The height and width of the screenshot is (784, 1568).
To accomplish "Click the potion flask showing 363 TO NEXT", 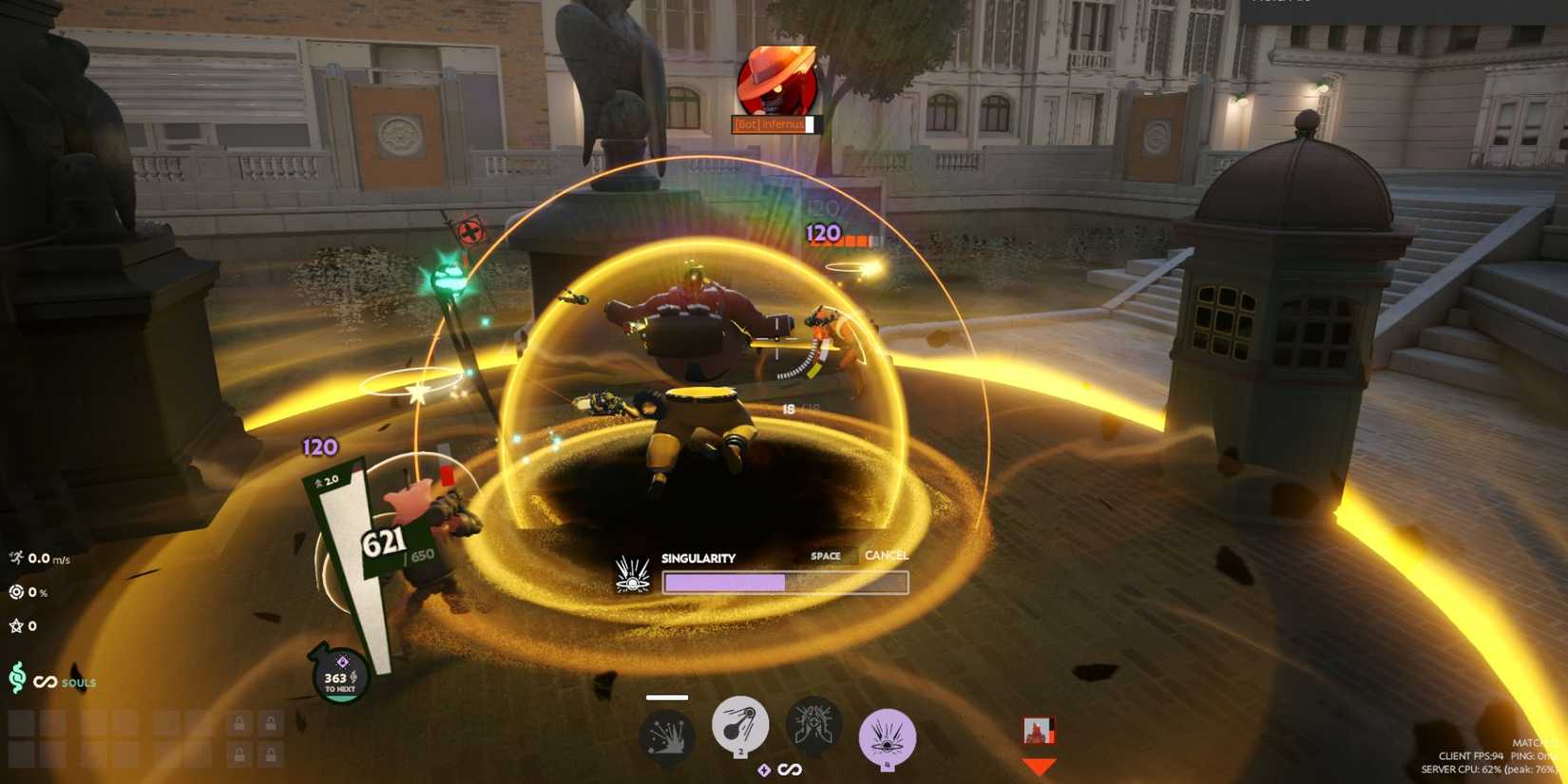I will 338,677.
